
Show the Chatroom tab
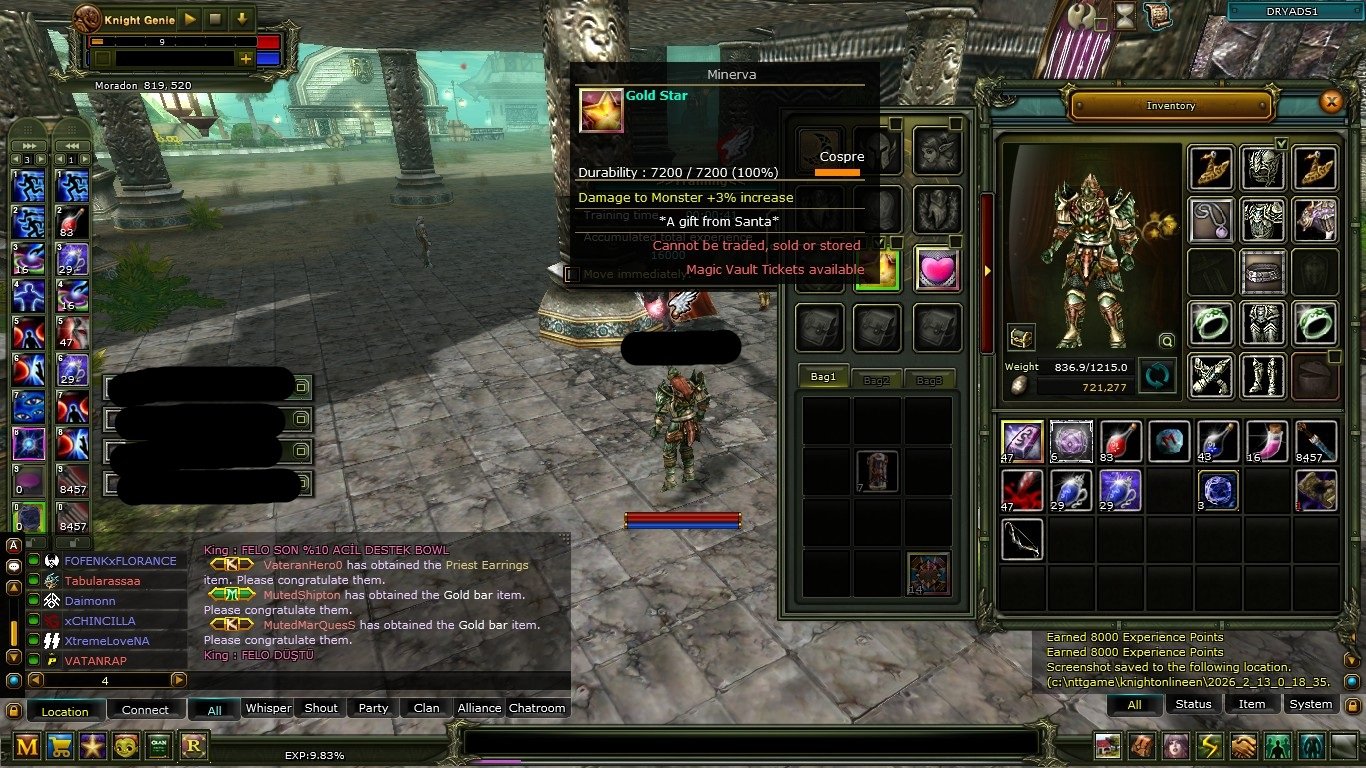[x=537, y=708]
